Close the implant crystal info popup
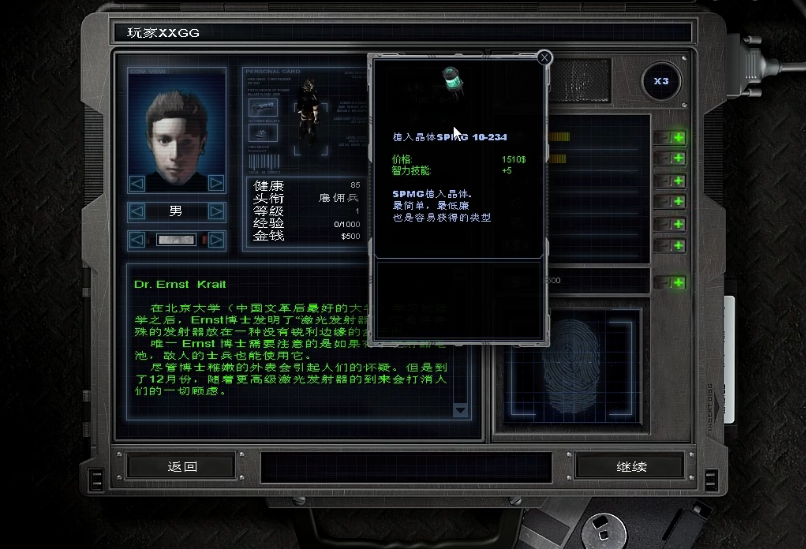Viewport: 806px width, 549px height. [x=545, y=58]
